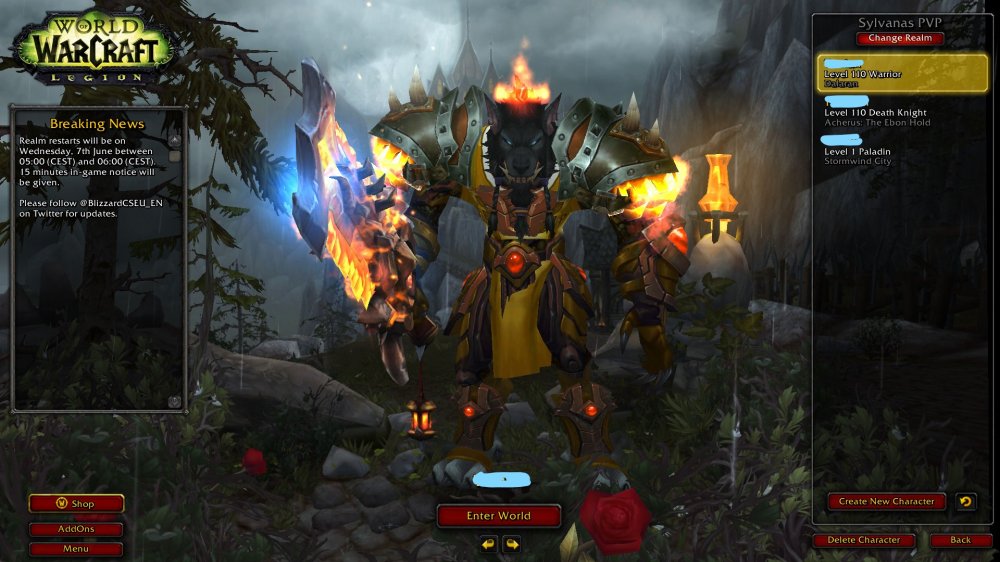Viewport: 1000px width, 562px height.
Task: Rotate character right with arrow button
Action: tap(512, 545)
